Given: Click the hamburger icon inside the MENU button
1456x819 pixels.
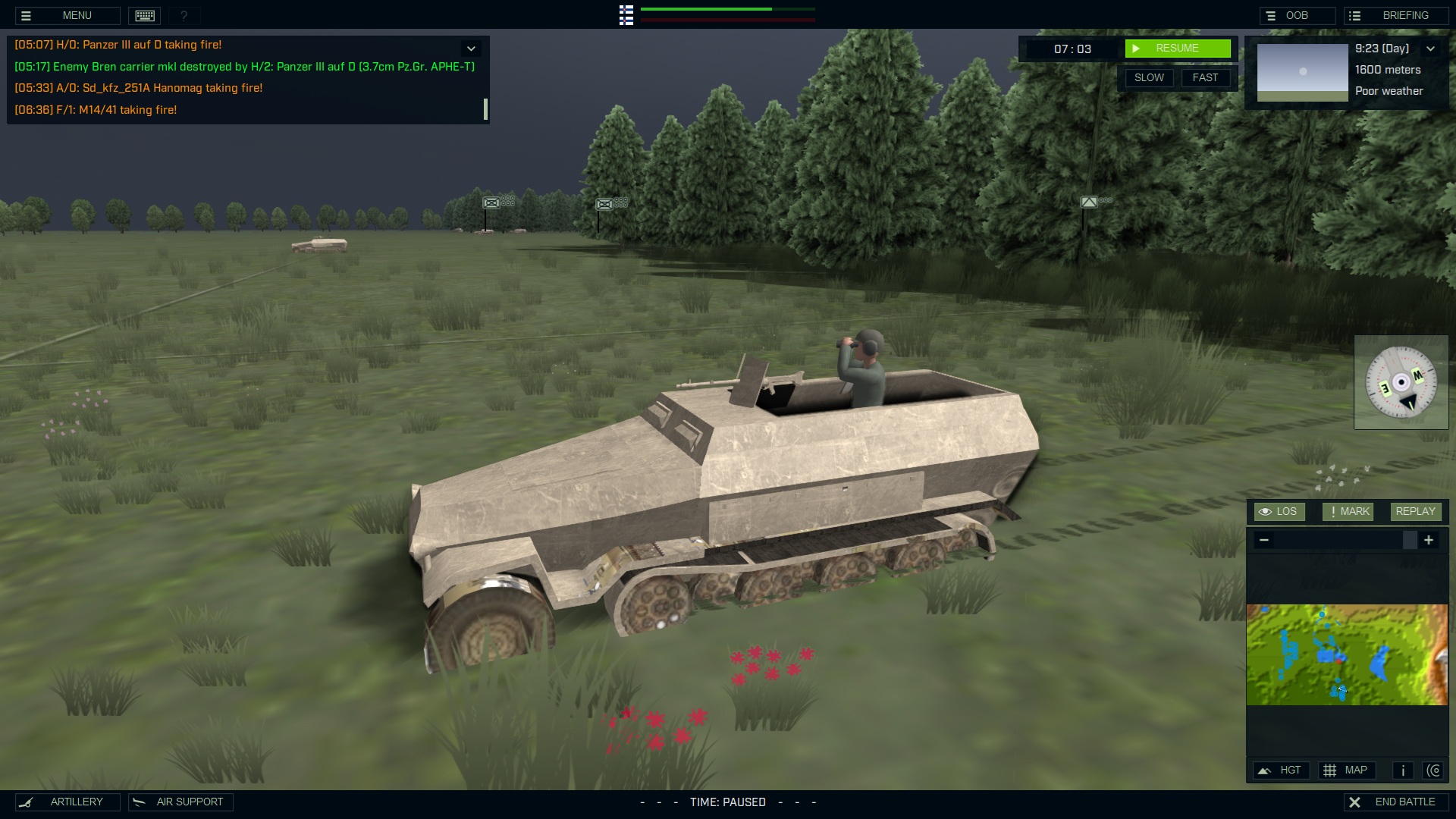Looking at the screenshot, I should (26, 15).
